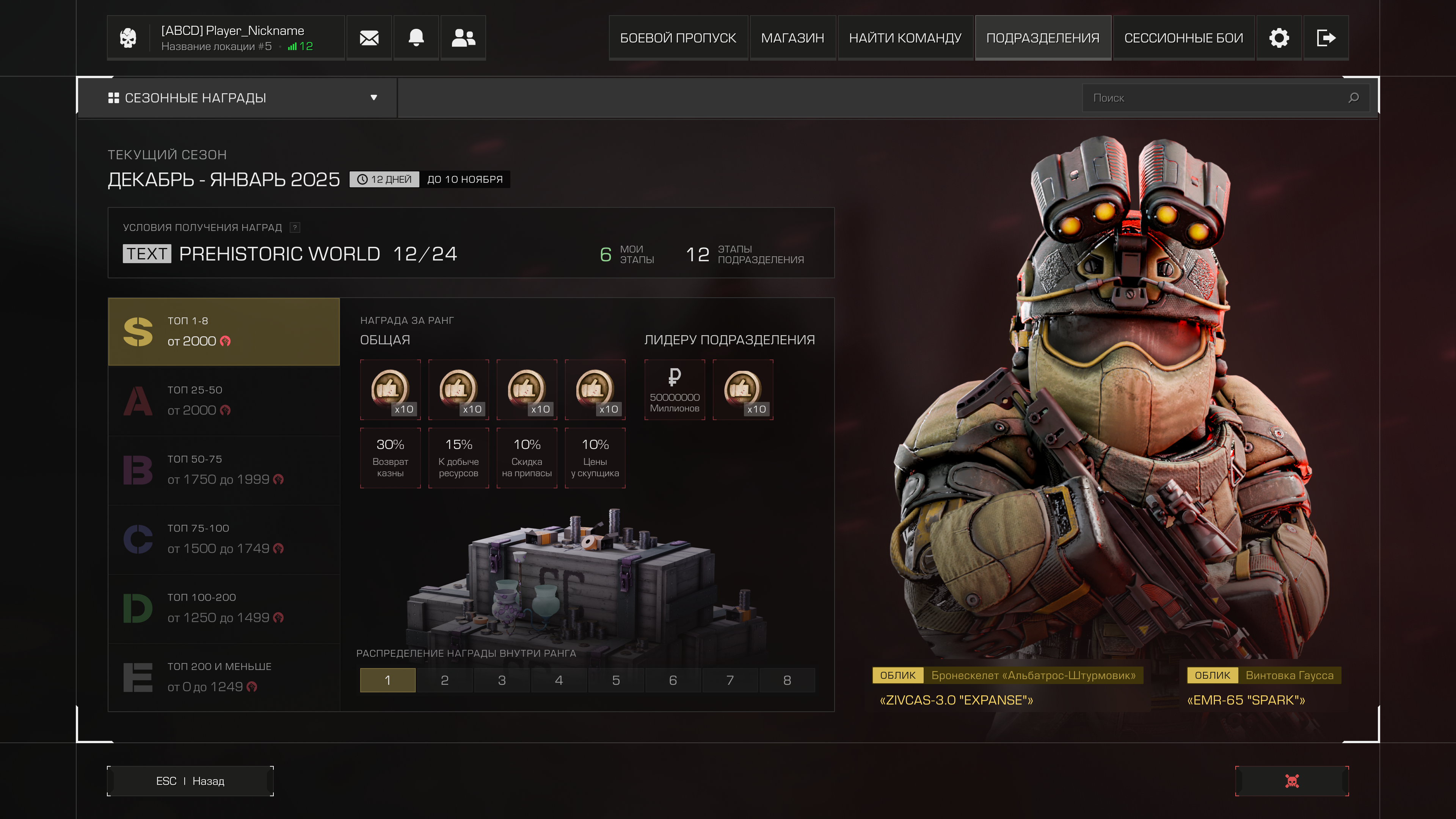Click the Поиск search field
This screenshot has height=819, width=1456.
(1215, 98)
